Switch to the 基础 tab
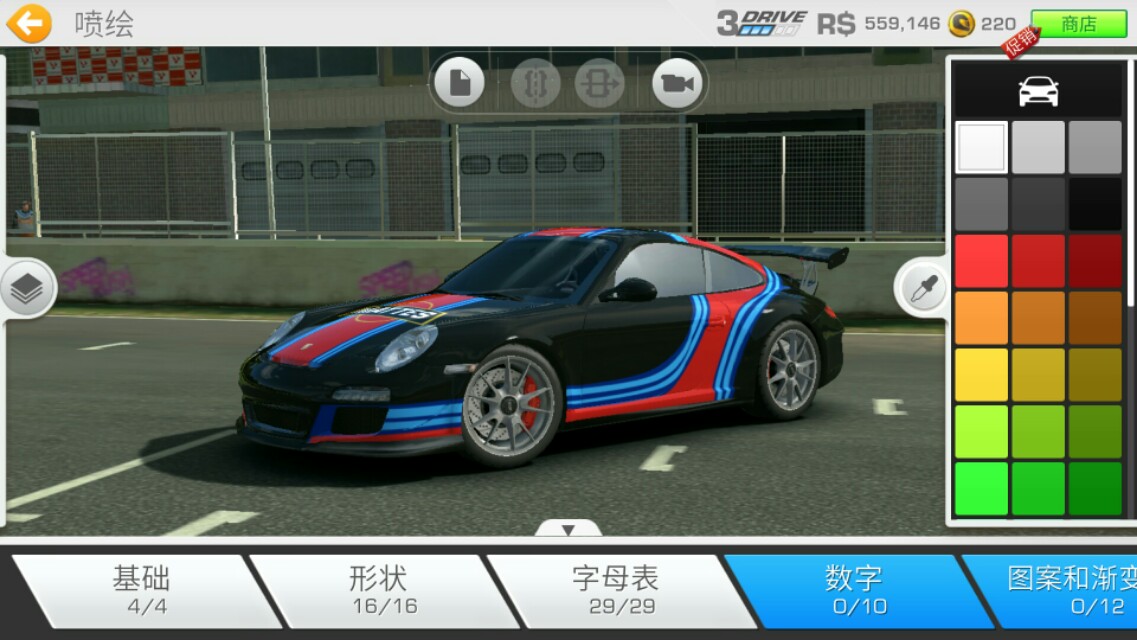Viewport: 1137px width, 640px height. 141,590
